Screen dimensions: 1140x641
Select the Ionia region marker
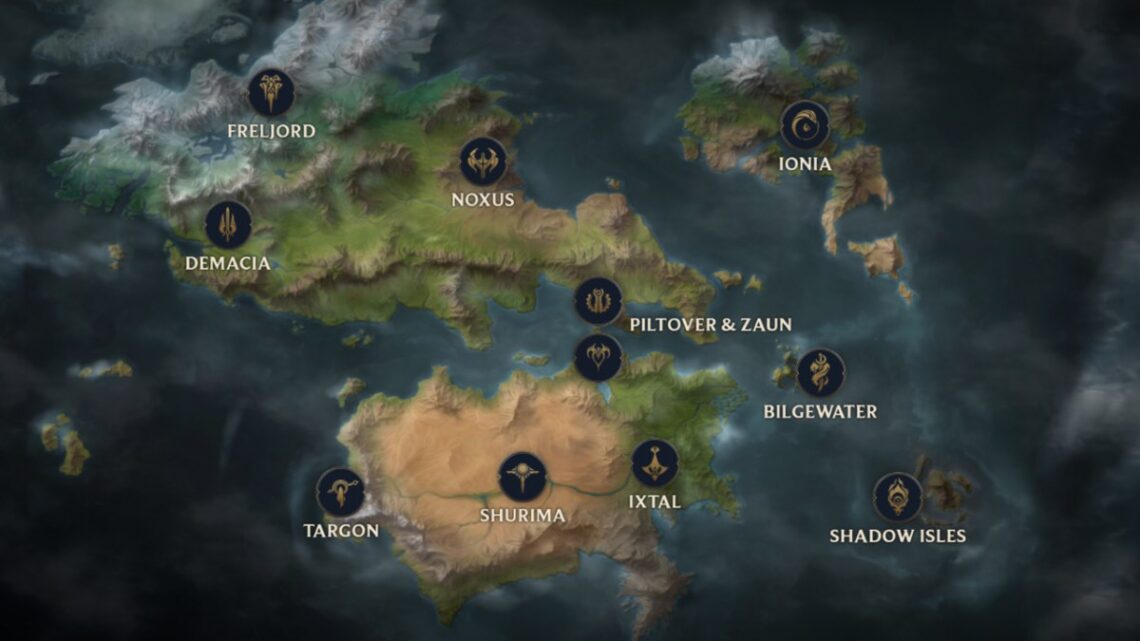tap(805, 125)
